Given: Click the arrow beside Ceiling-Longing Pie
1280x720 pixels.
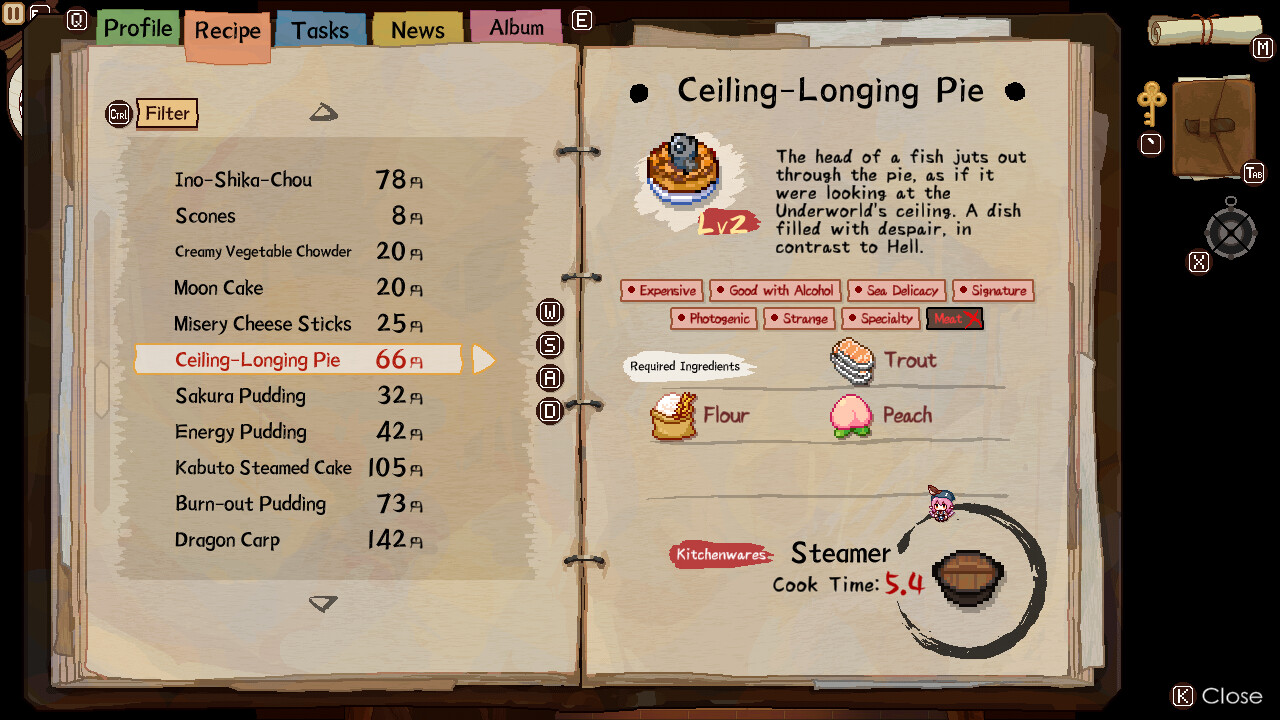Looking at the screenshot, I should click(x=484, y=359).
